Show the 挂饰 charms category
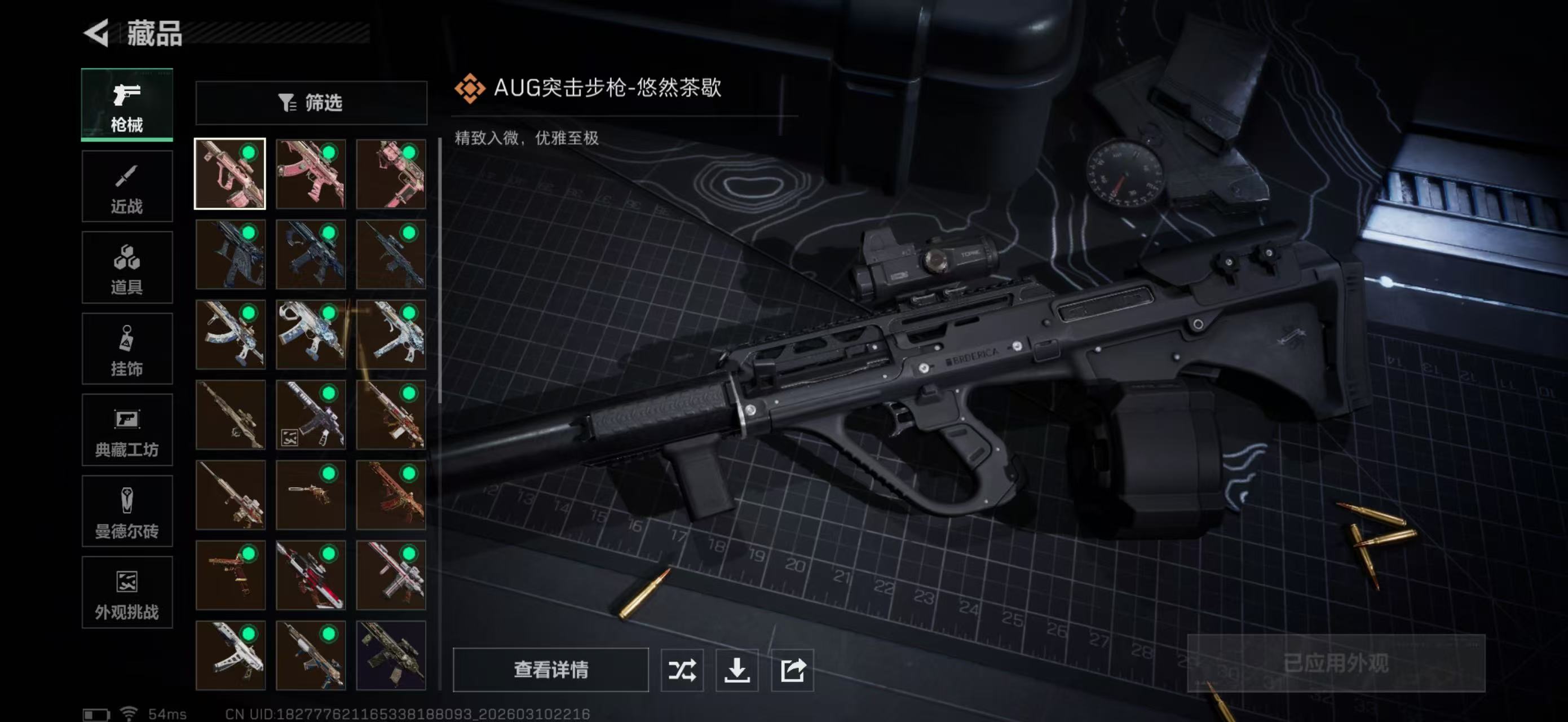 (127, 349)
